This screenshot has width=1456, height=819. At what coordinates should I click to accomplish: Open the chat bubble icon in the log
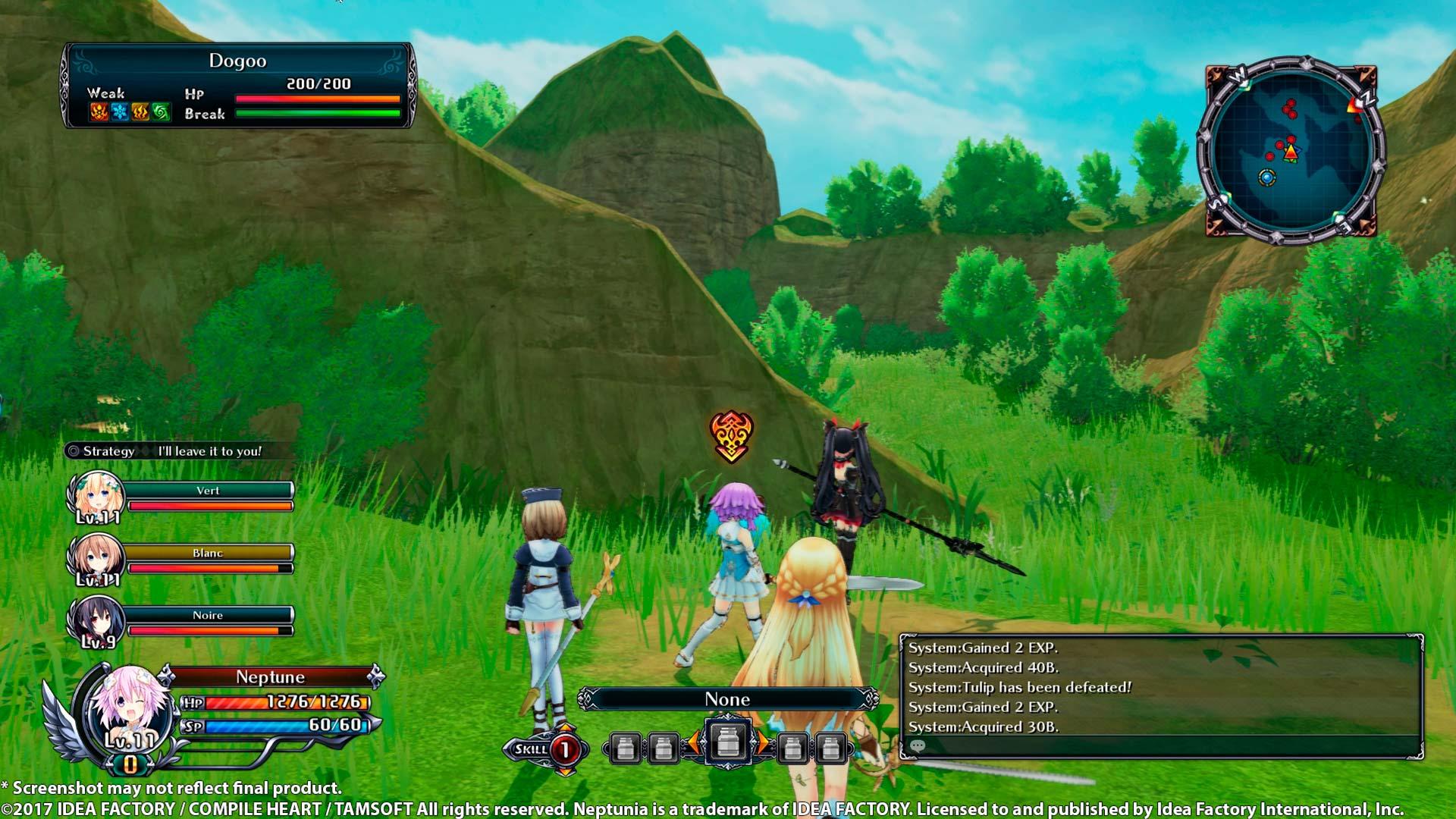[917, 746]
